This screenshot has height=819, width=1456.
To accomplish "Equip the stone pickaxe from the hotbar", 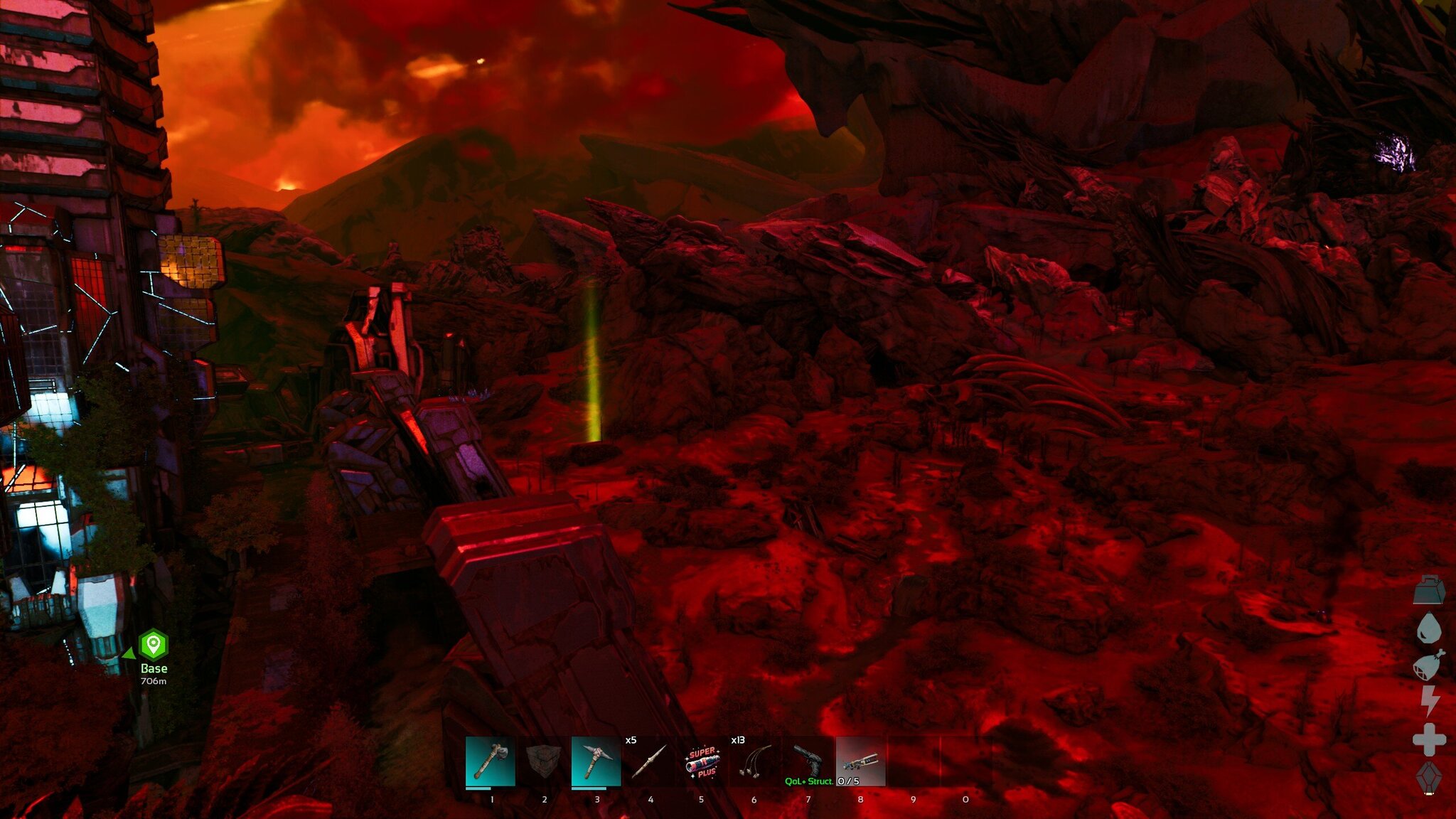I will [596, 761].
